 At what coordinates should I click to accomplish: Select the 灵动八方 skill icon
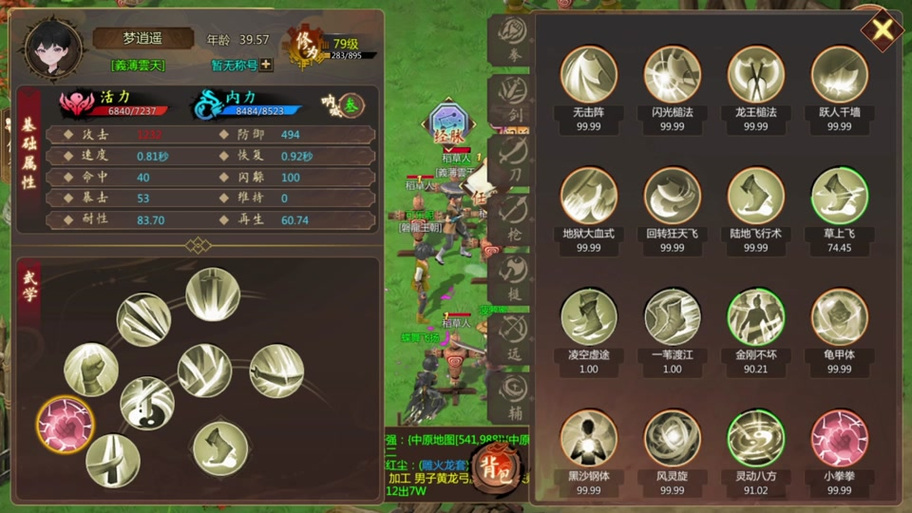[x=756, y=439]
